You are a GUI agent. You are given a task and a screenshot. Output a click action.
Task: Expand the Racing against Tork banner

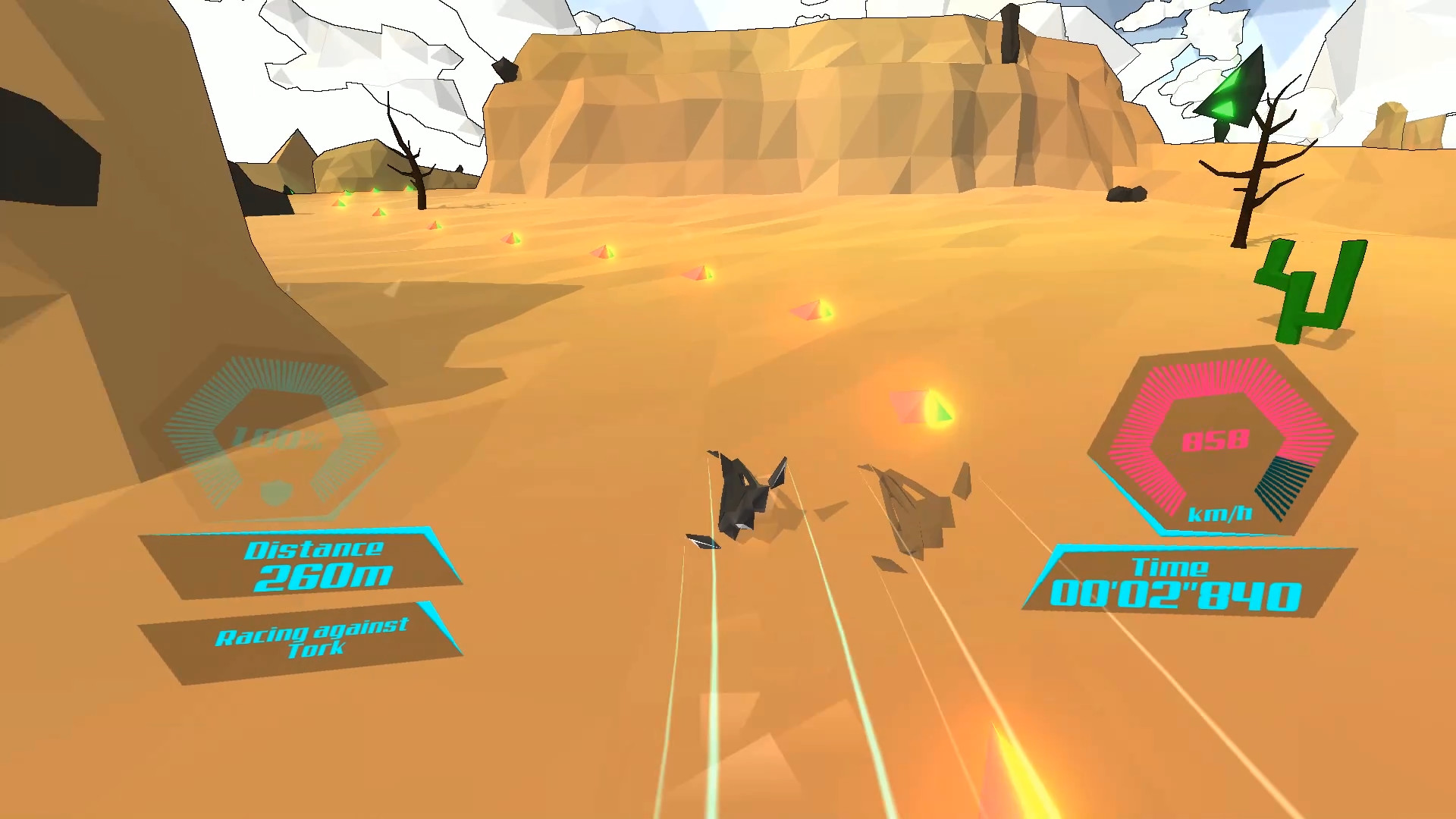click(x=311, y=637)
